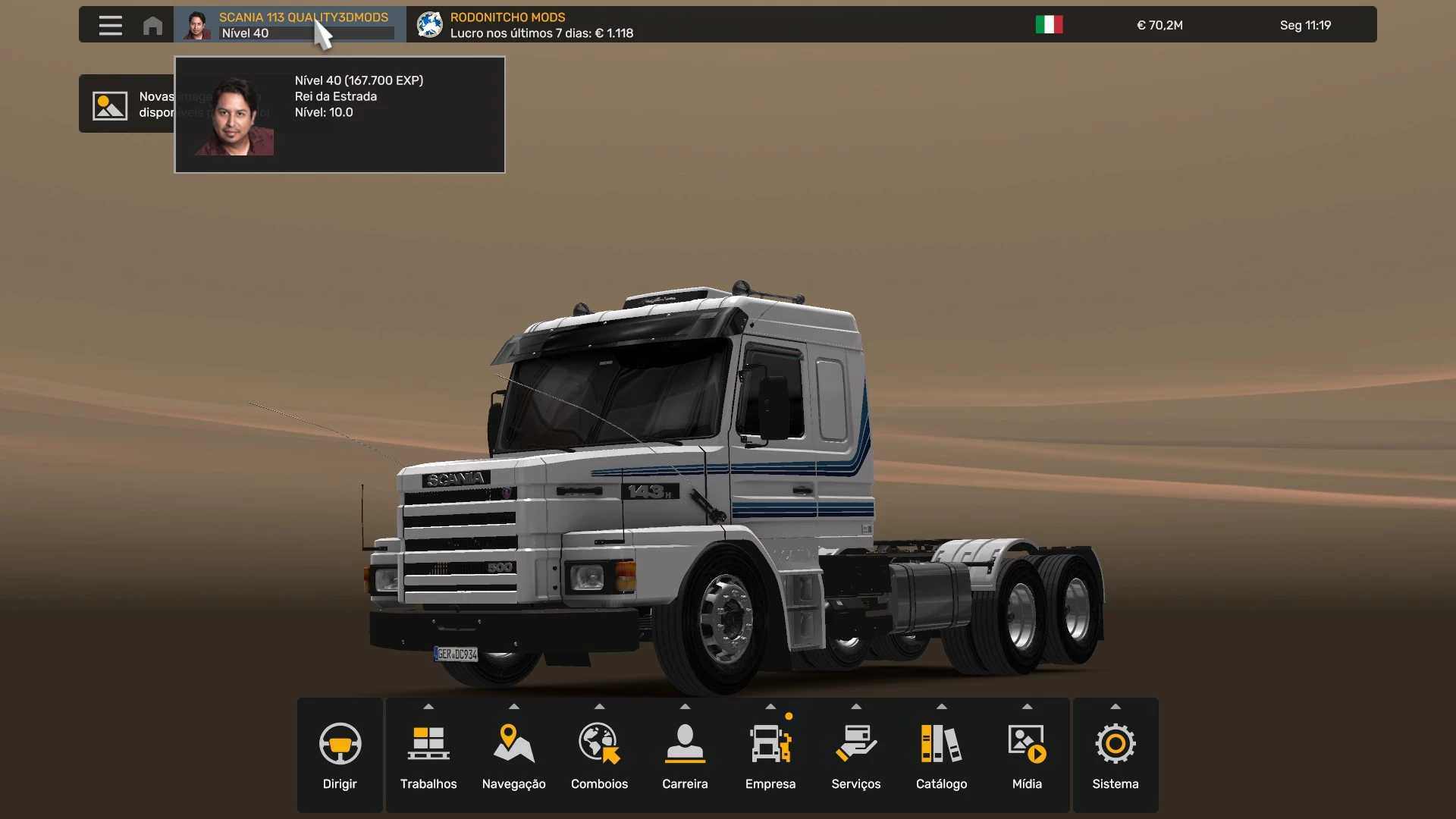The image size is (1456, 819).
Task: Click the Italian flag icon
Action: 1049,25
